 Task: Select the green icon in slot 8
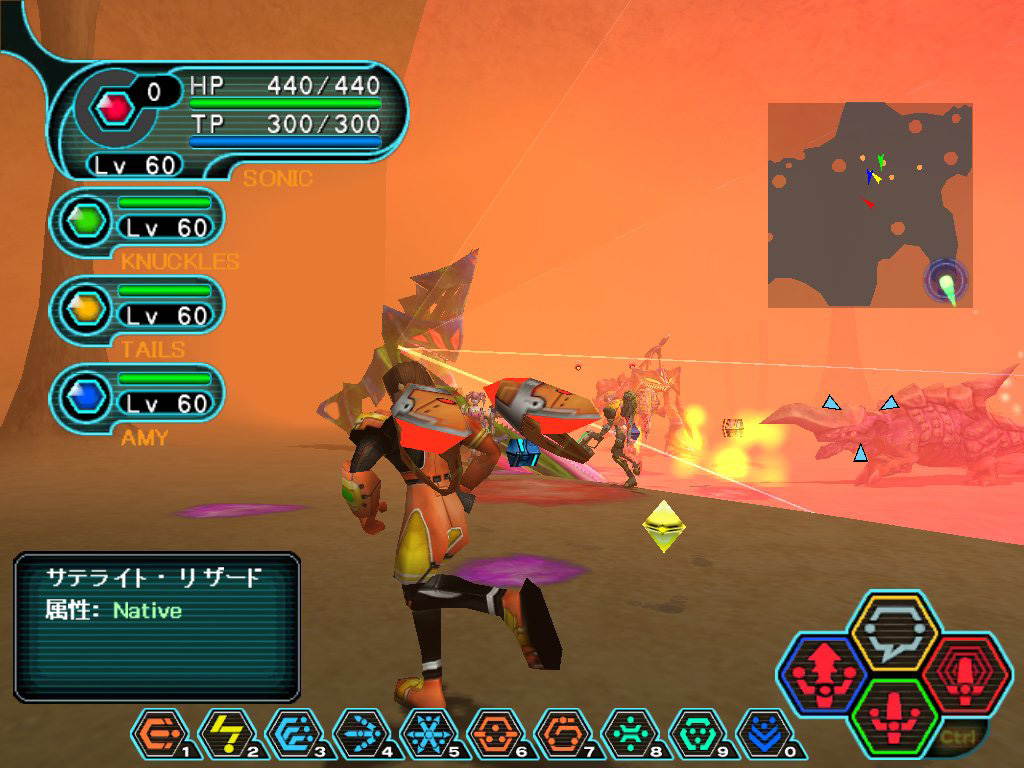coord(629,737)
